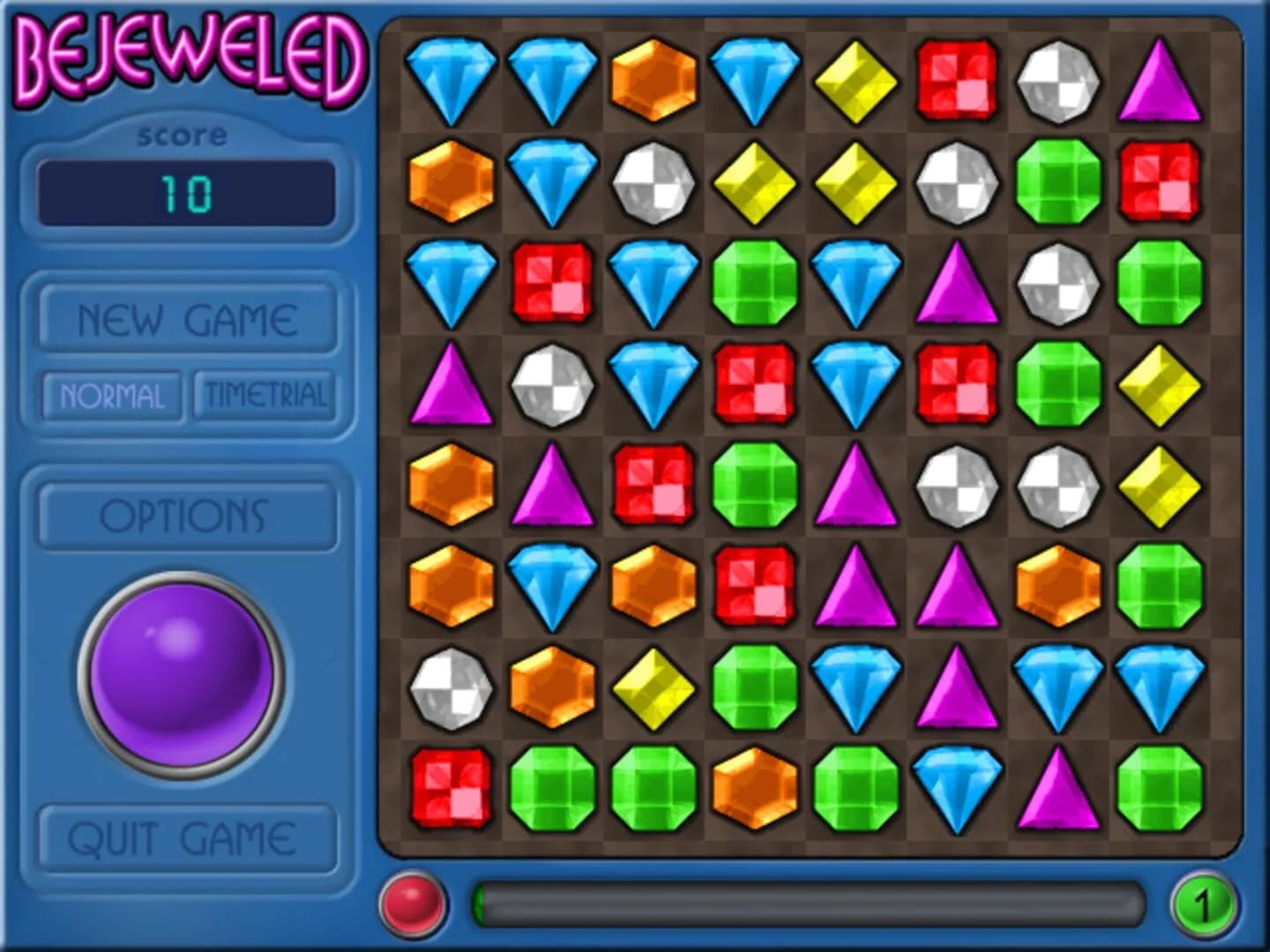Select the yellow diamond gem in the top row
The height and width of the screenshot is (952, 1270).
tap(855, 79)
